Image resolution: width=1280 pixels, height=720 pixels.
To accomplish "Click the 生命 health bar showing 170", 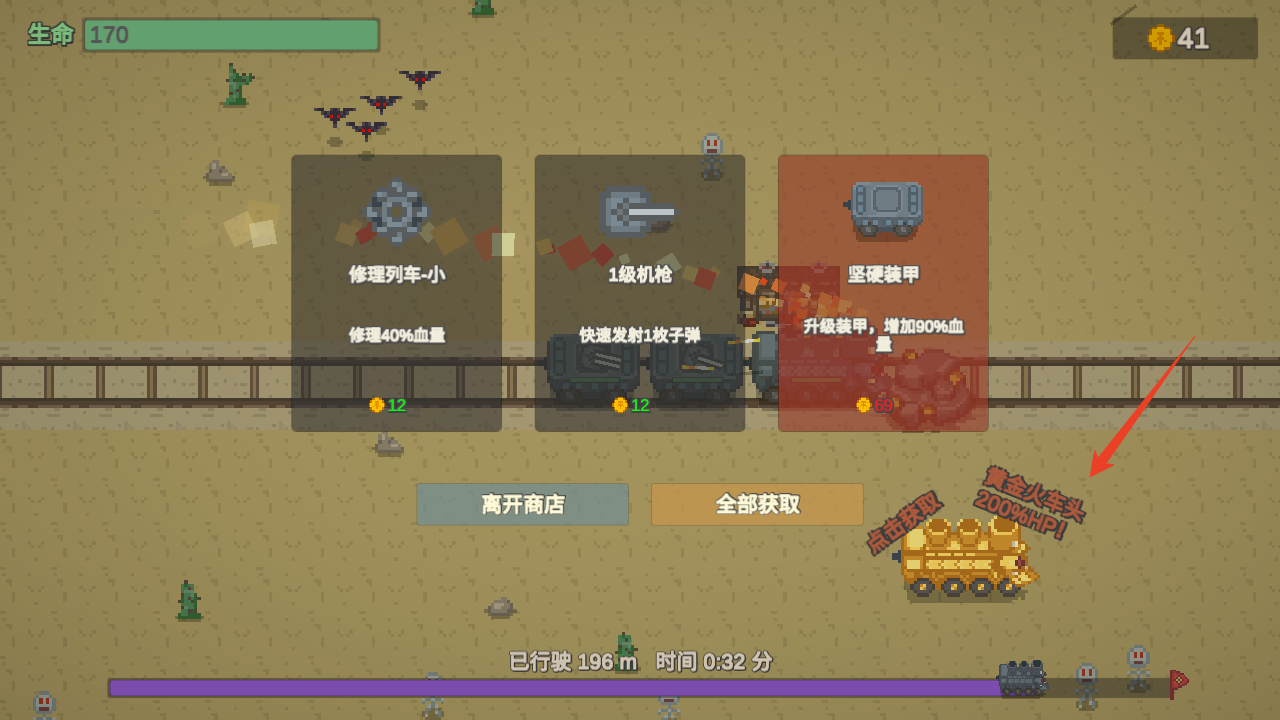I will [230, 34].
